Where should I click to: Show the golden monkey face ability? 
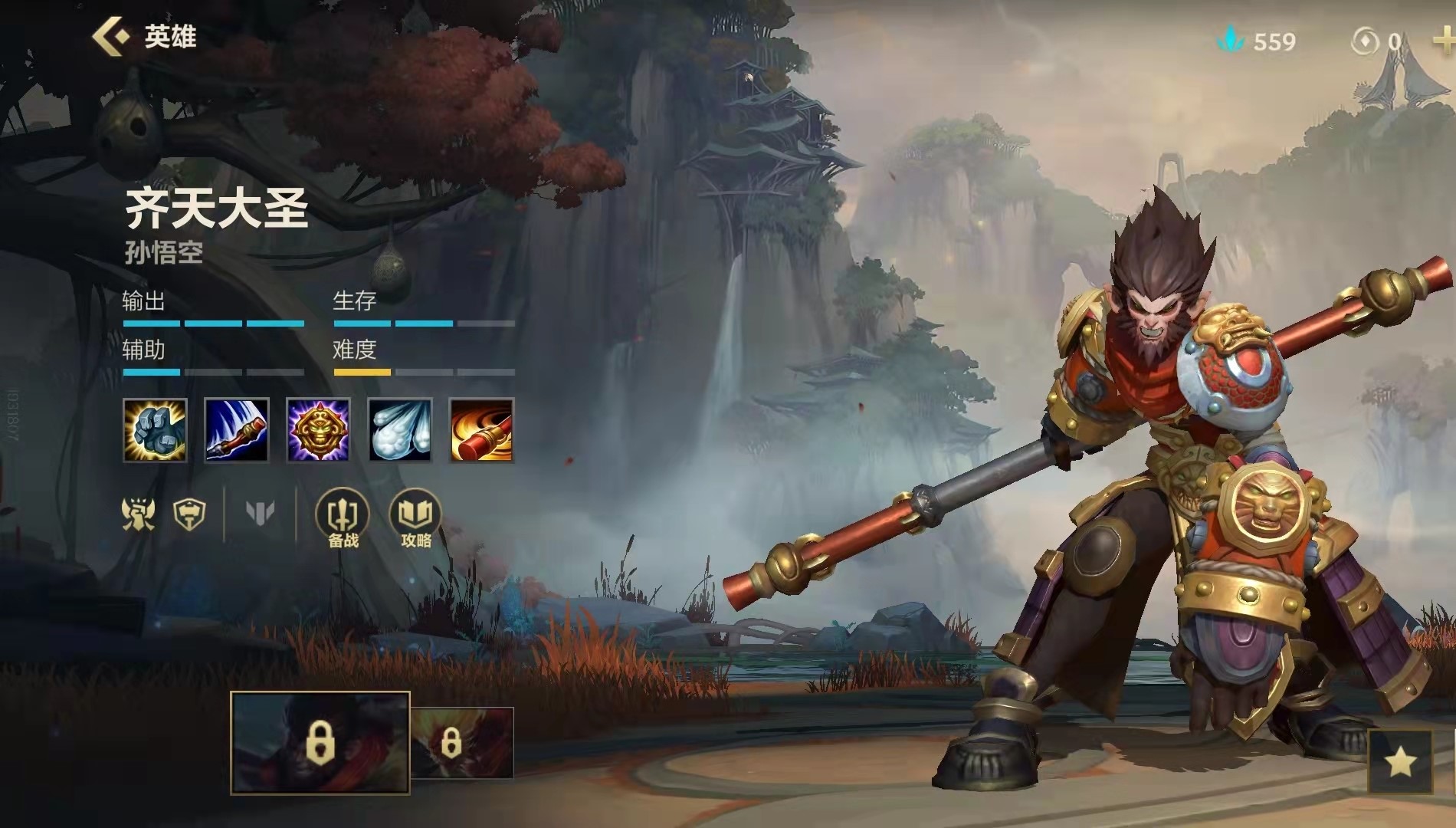[x=318, y=430]
